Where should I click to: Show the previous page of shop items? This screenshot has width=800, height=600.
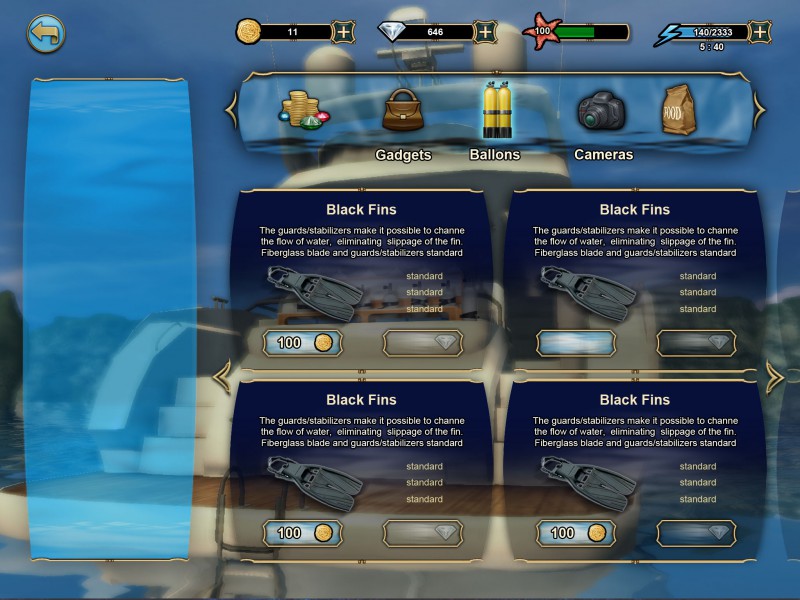pyautogui.click(x=224, y=376)
